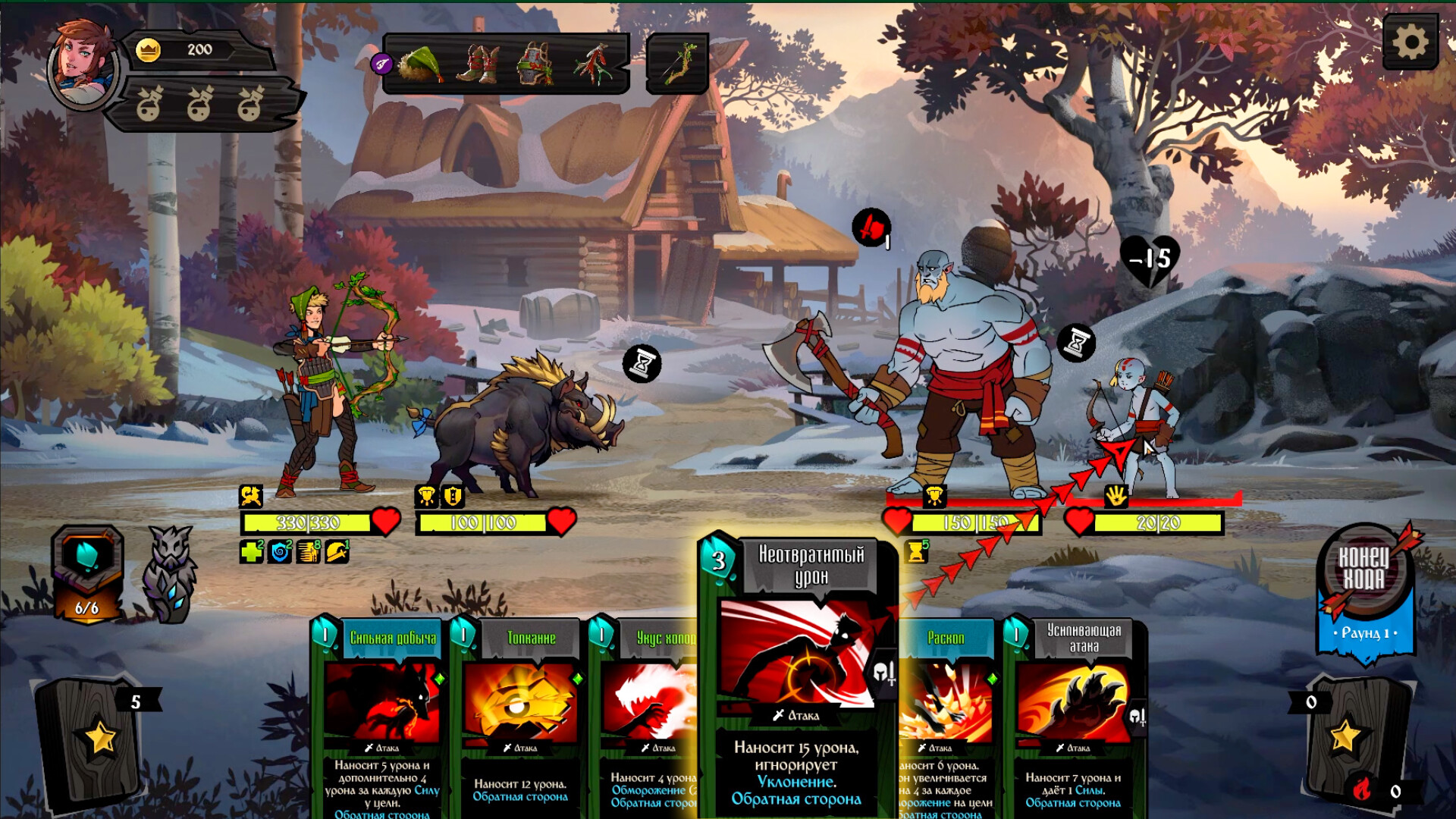The image size is (1456, 819).
Task: Click the trophy icon above the boar's health bar
Action: coord(425,496)
